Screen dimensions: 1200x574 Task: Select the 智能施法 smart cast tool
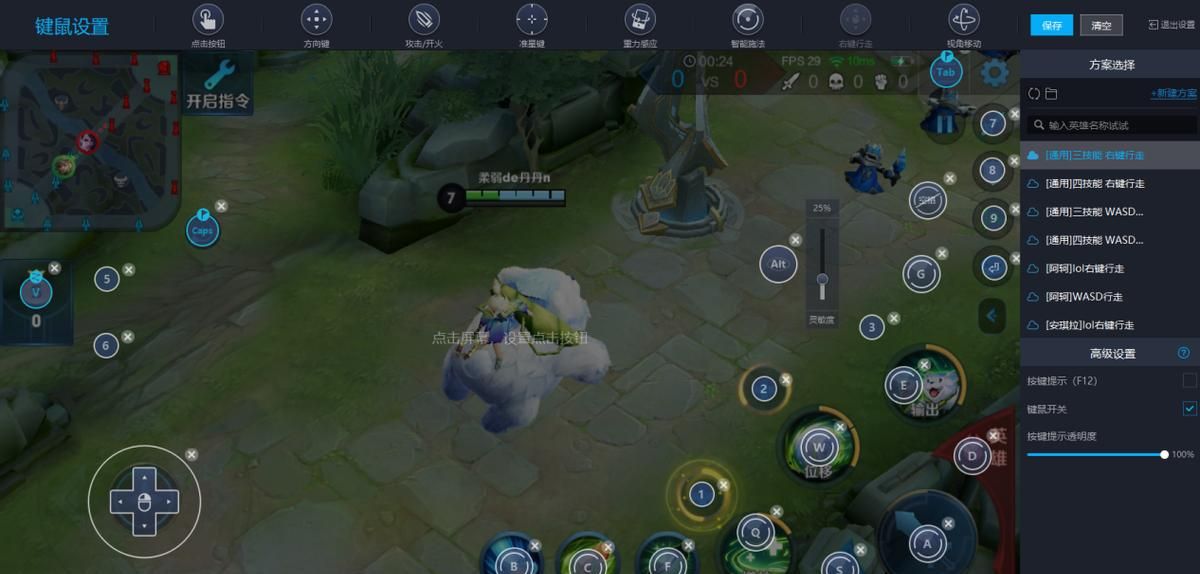[747, 26]
